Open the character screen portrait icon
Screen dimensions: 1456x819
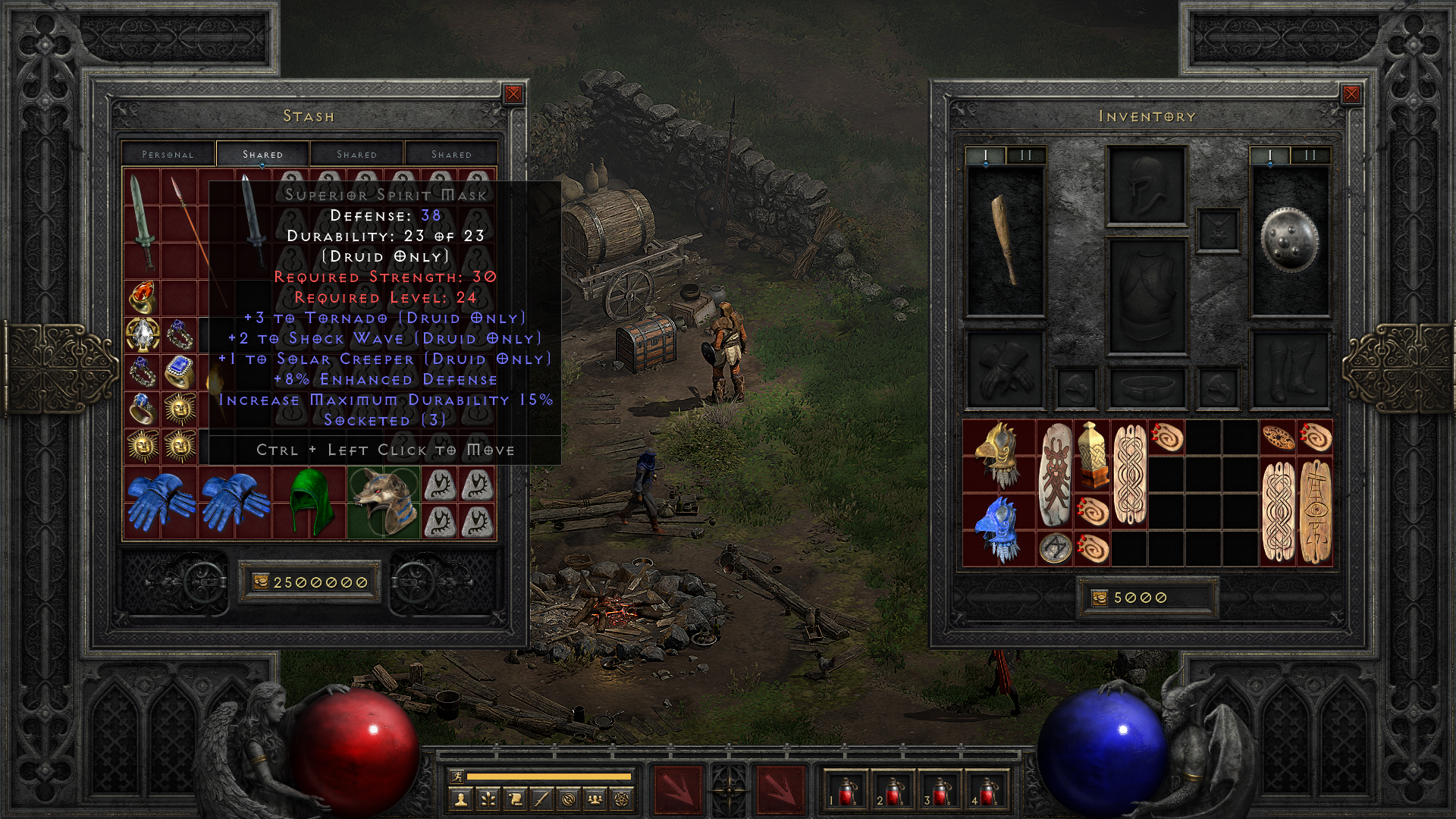460,799
